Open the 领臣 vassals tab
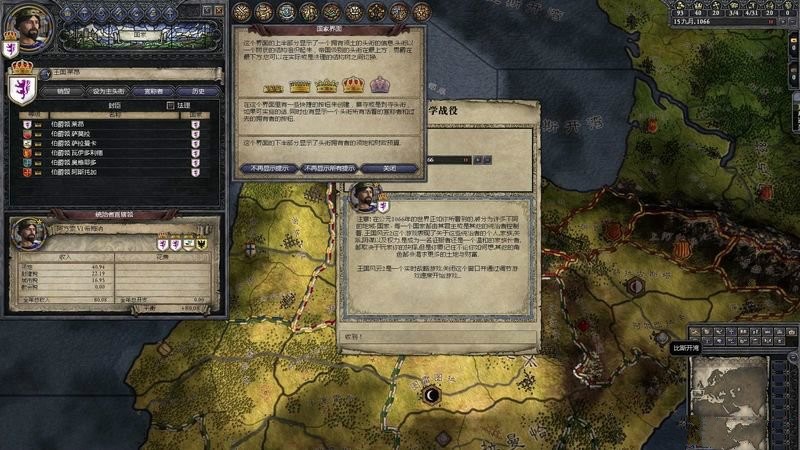The image size is (800, 450). point(63,90)
